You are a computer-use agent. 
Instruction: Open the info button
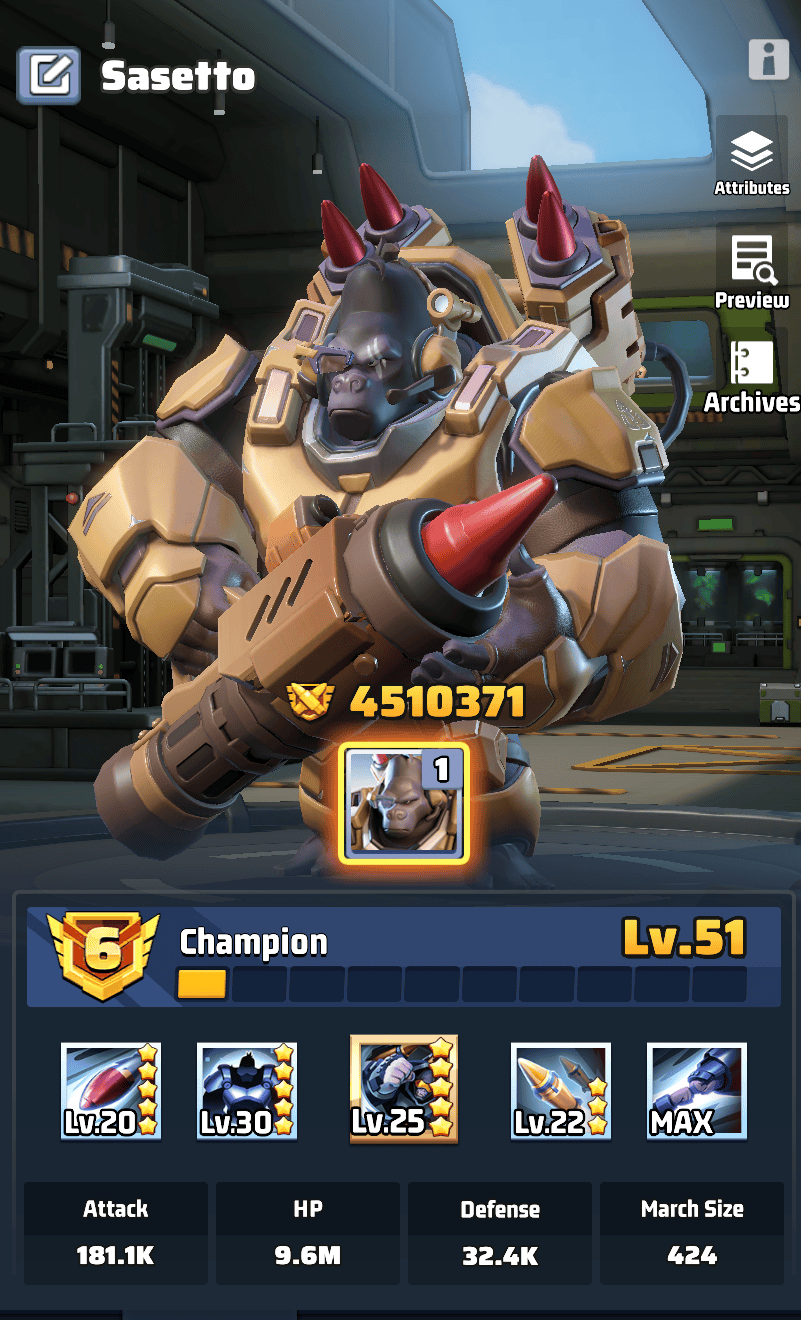pos(768,60)
